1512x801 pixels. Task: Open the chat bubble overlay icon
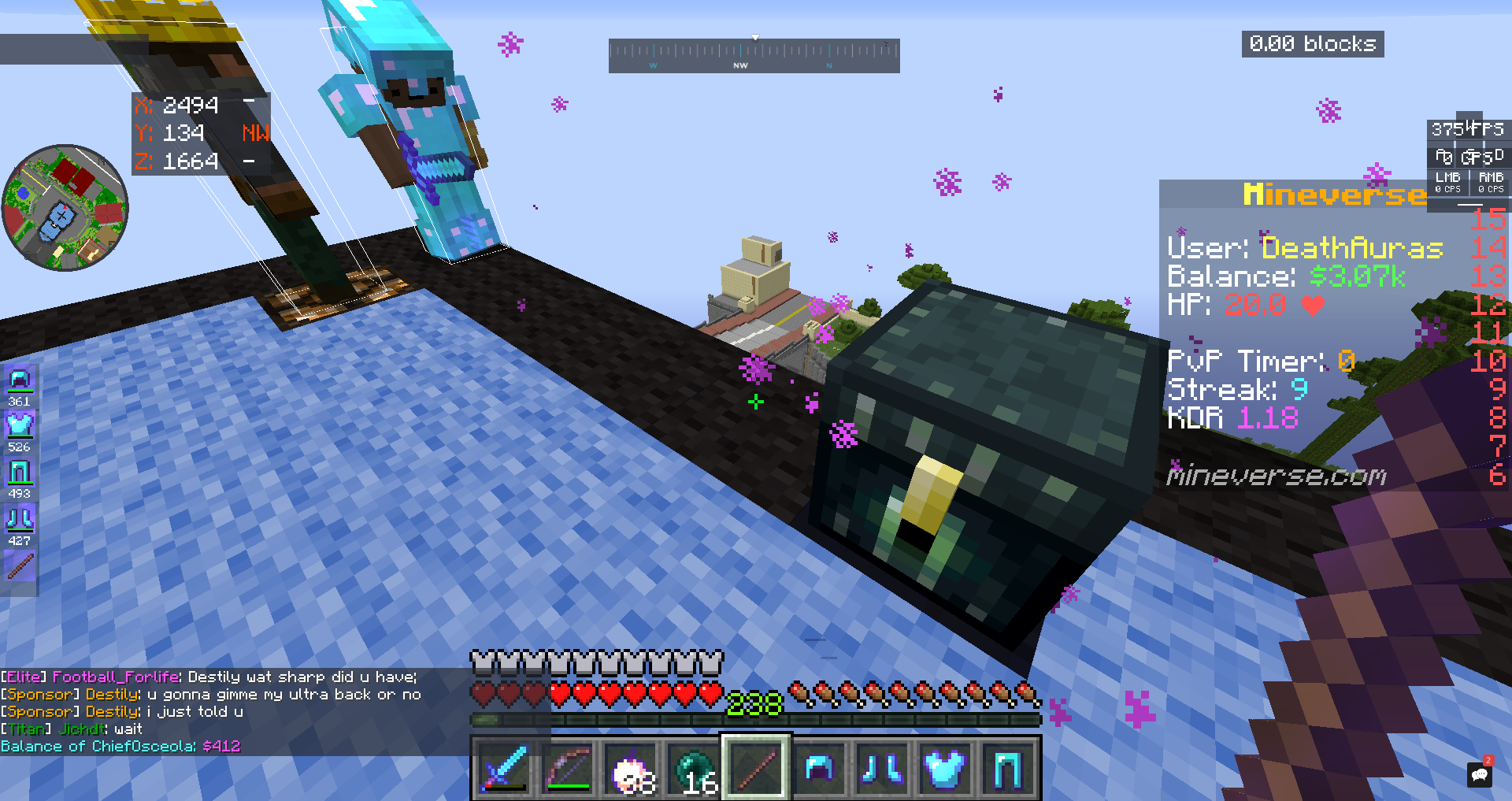(x=1480, y=774)
